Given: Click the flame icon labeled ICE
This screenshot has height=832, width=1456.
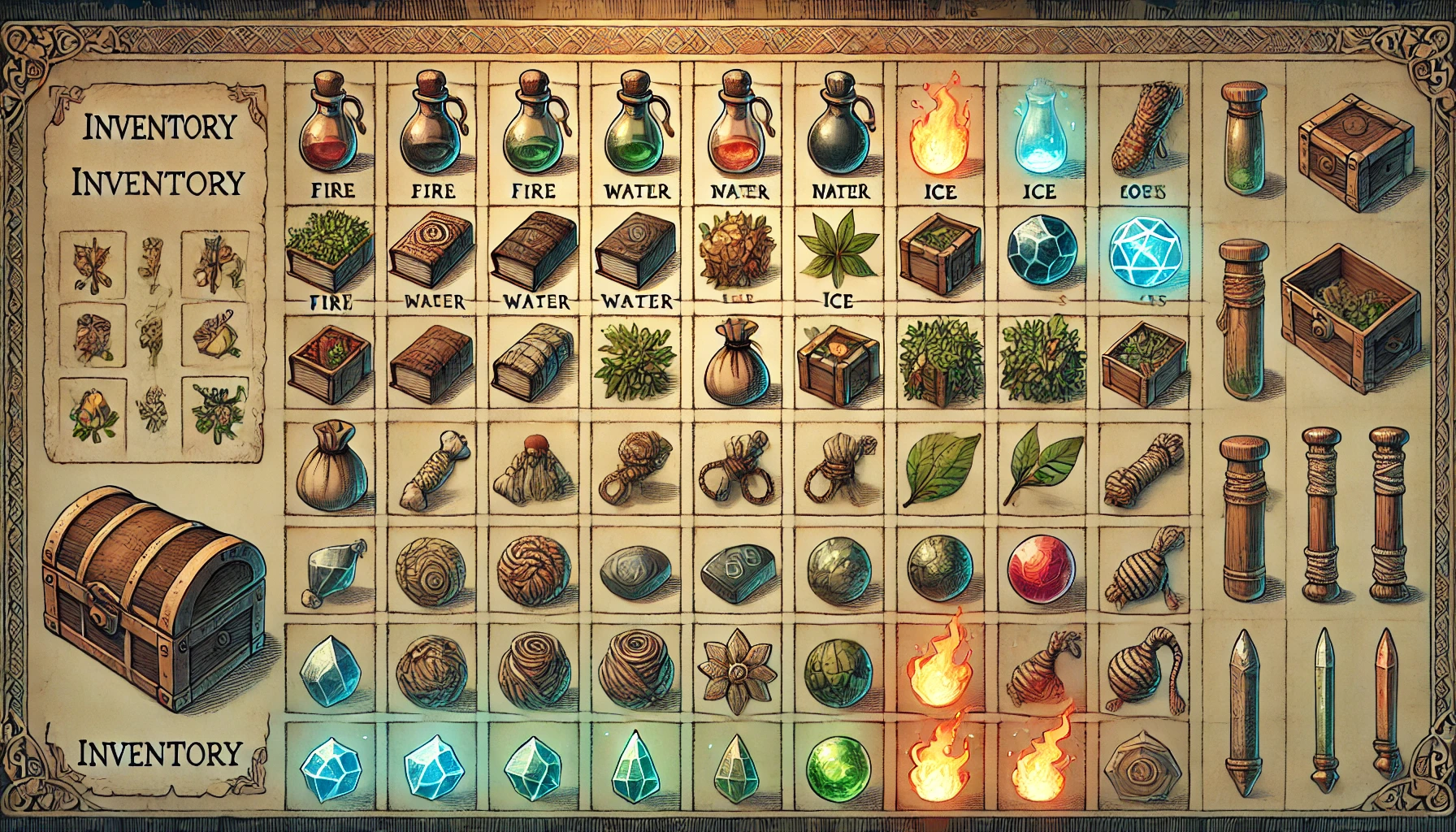Looking at the screenshot, I should 939,132.
